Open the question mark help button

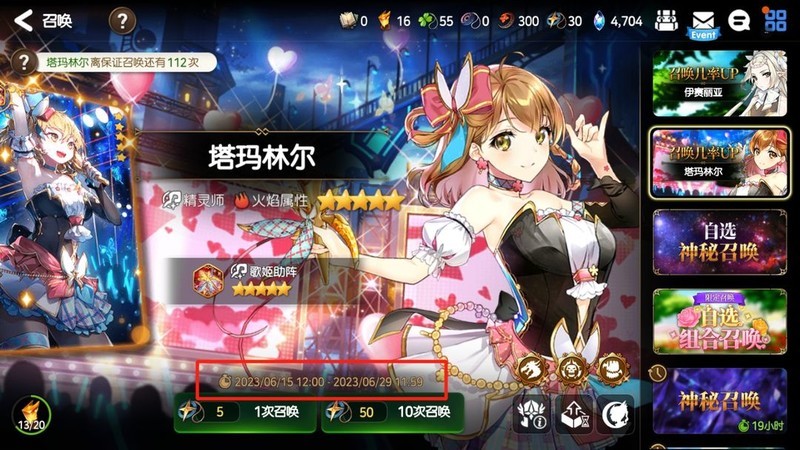pyautogui.click(x=122, y=19)
